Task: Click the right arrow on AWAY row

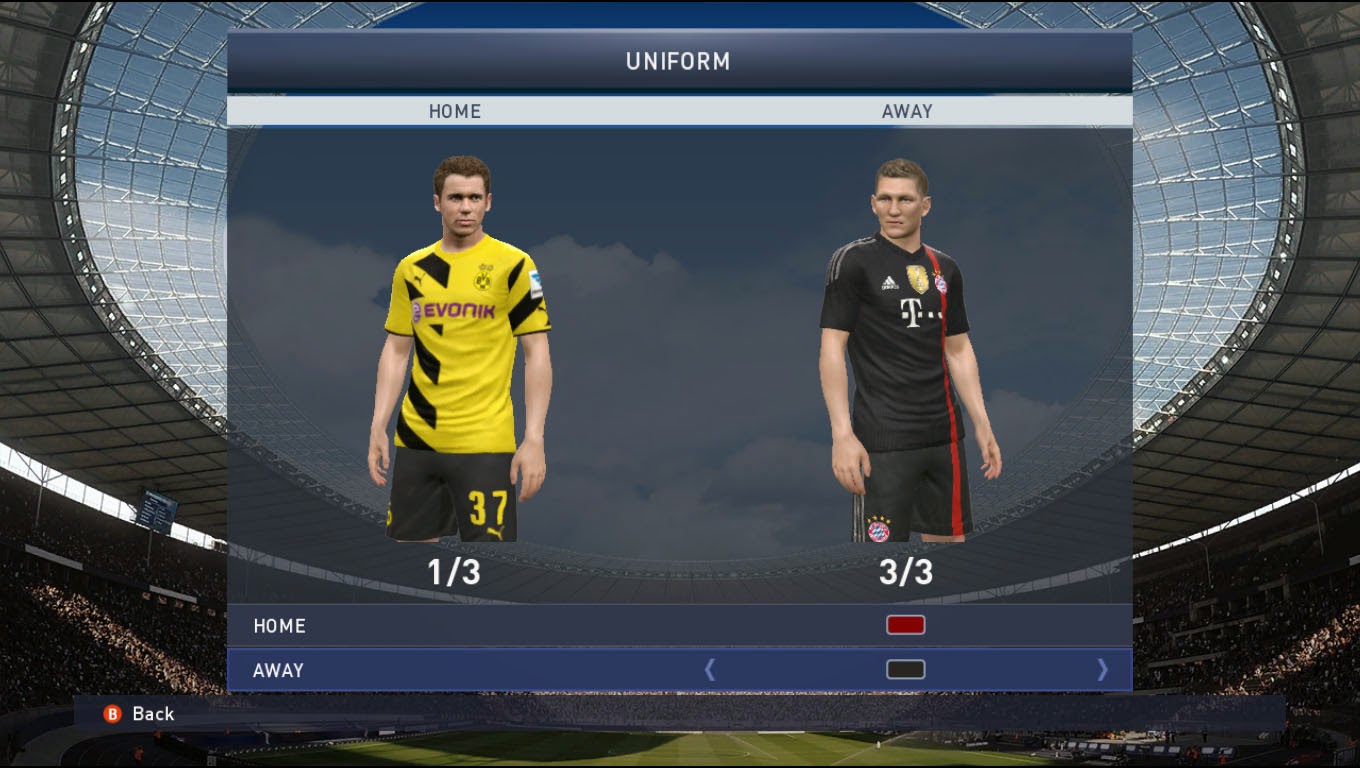Action: (x=1102, y=670)
